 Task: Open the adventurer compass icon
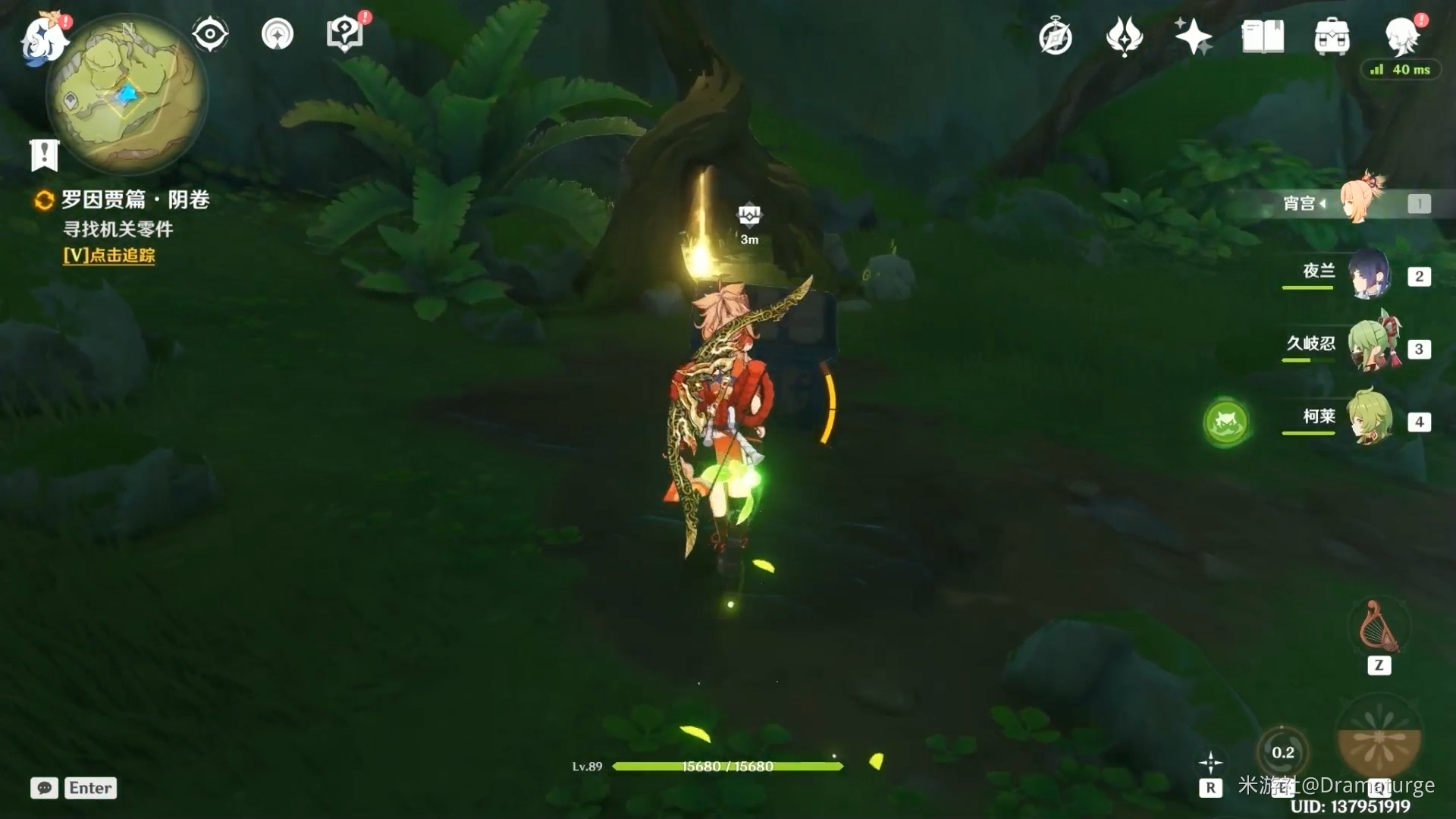[1055, 37]
